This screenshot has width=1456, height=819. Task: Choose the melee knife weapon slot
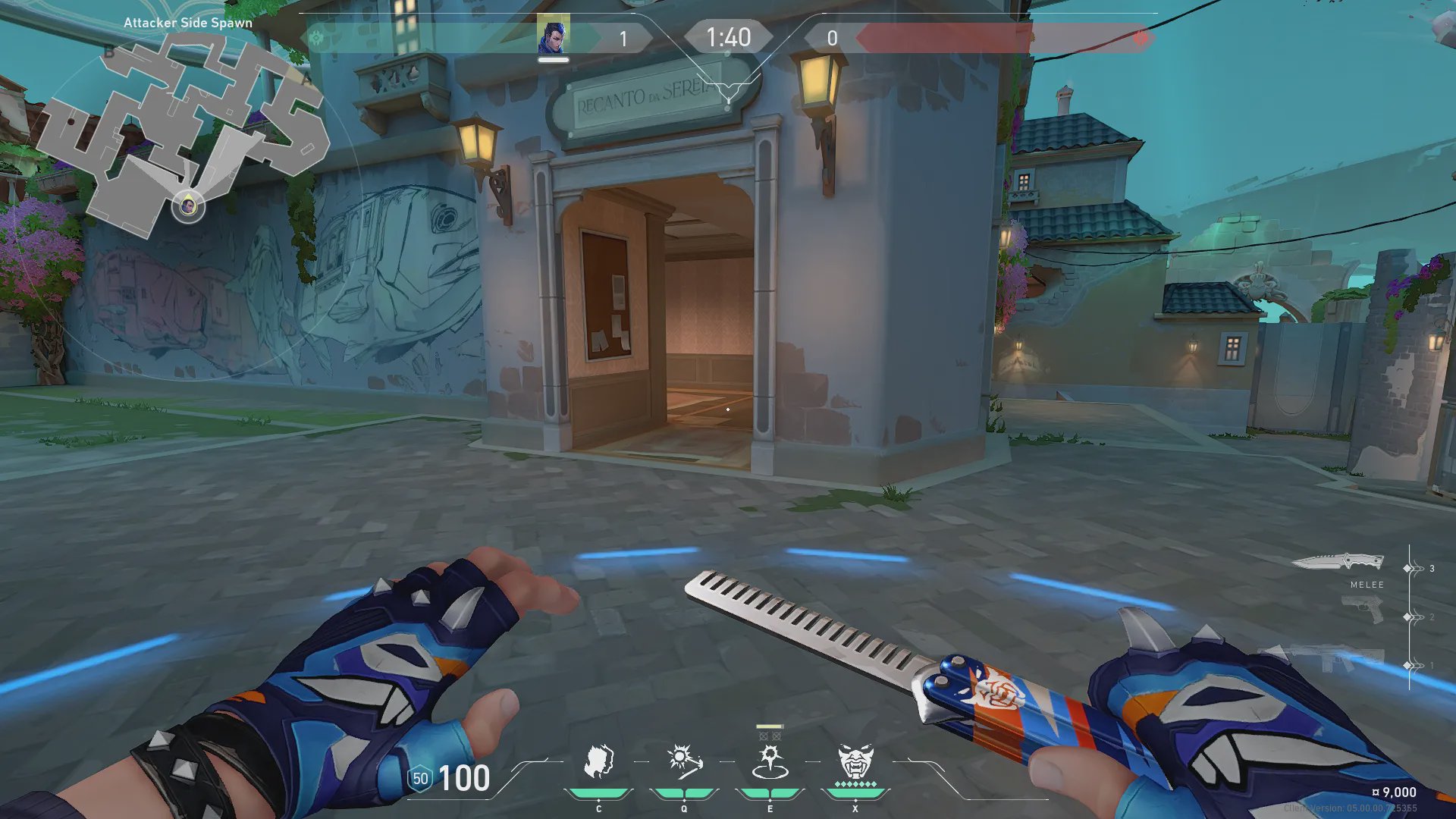tap(1338, 563)
